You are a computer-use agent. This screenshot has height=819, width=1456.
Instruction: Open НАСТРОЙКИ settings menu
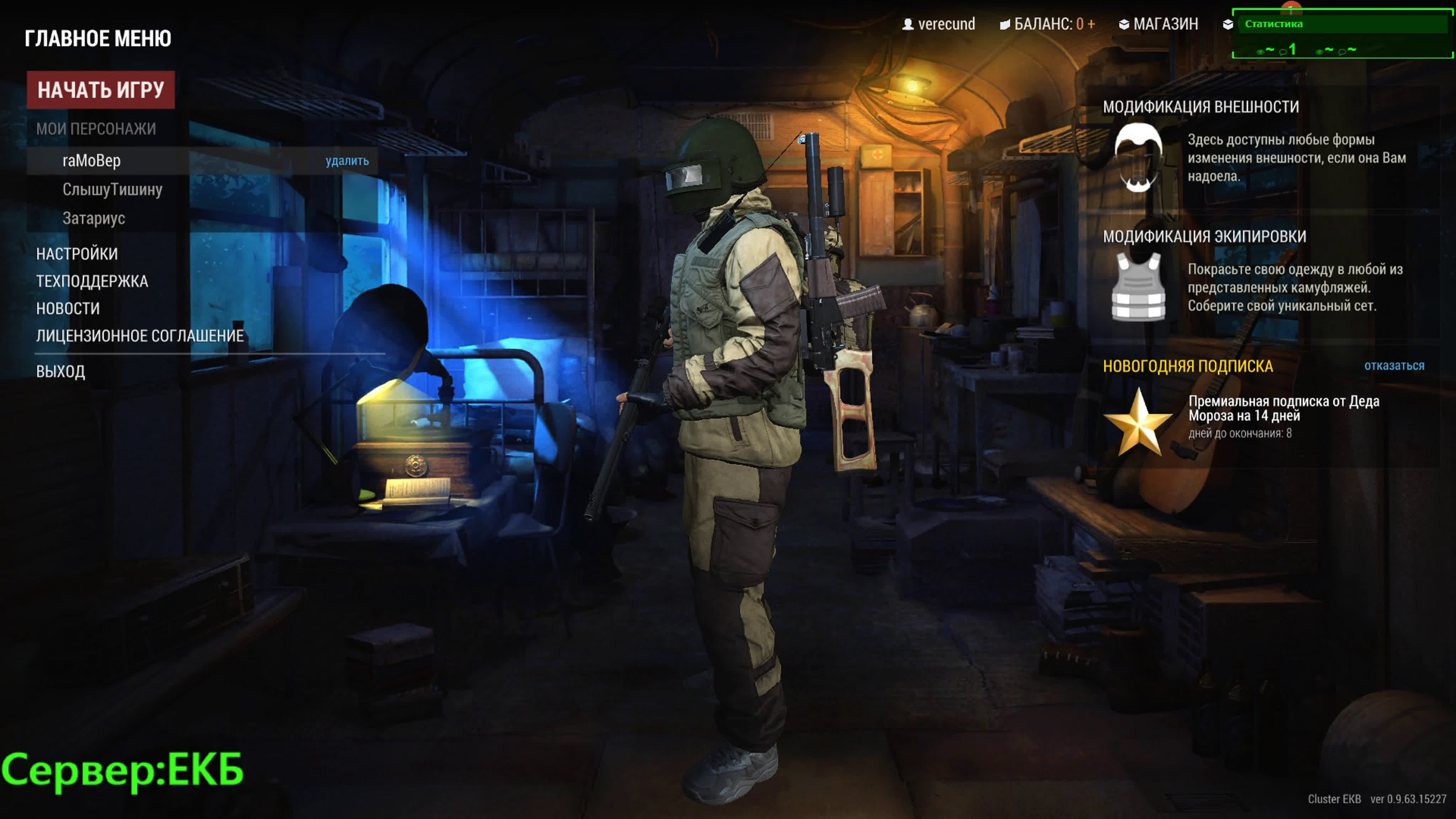(77, 255)
